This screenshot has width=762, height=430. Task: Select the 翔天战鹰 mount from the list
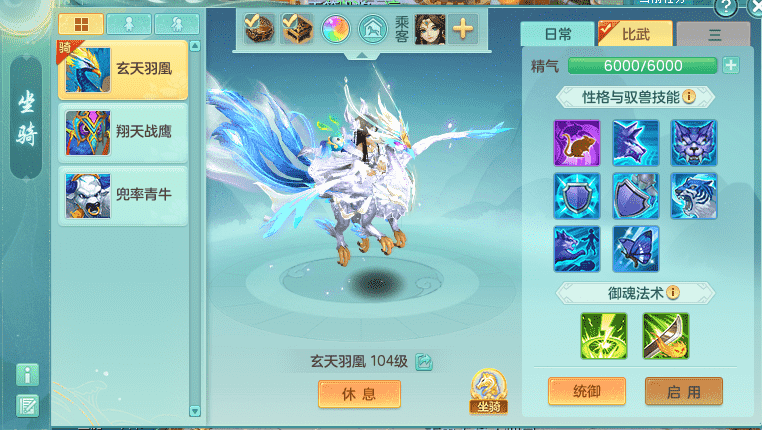[x=124, y=133]
